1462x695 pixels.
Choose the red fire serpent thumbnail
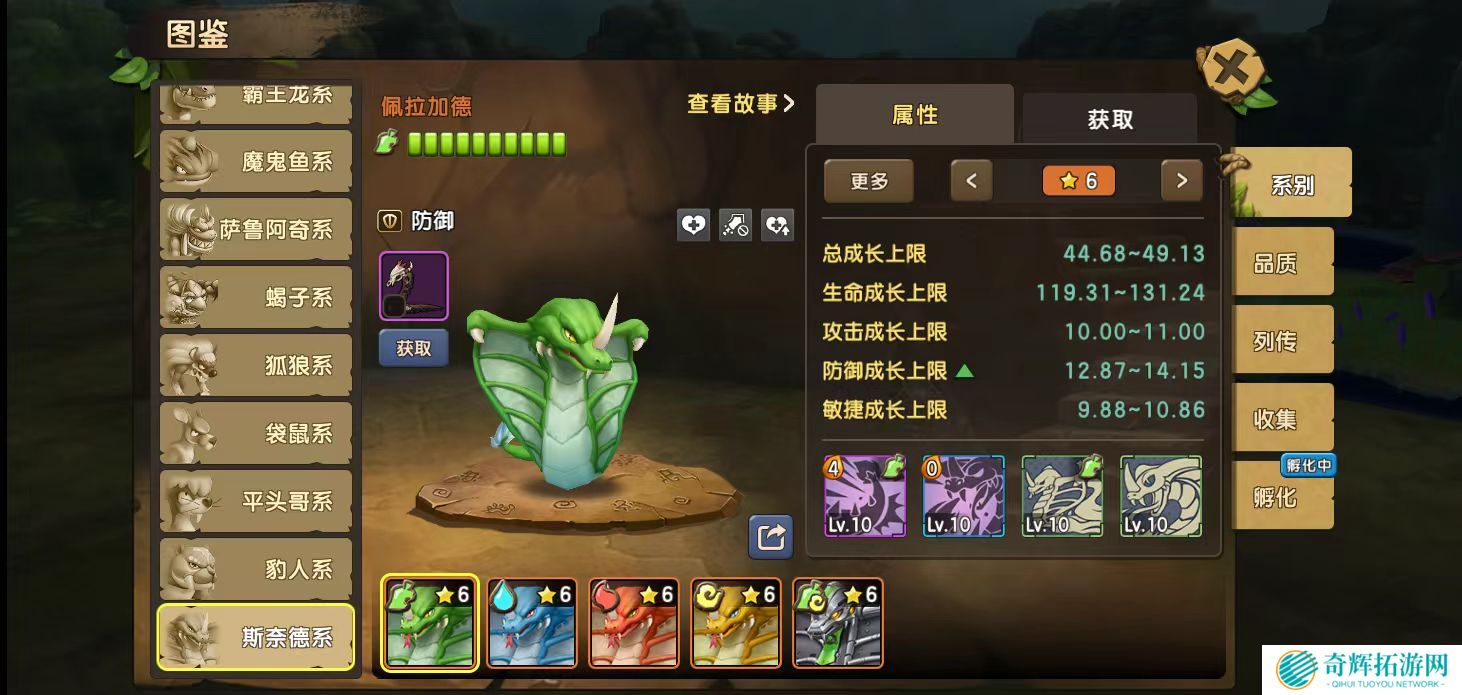[634, 623]
